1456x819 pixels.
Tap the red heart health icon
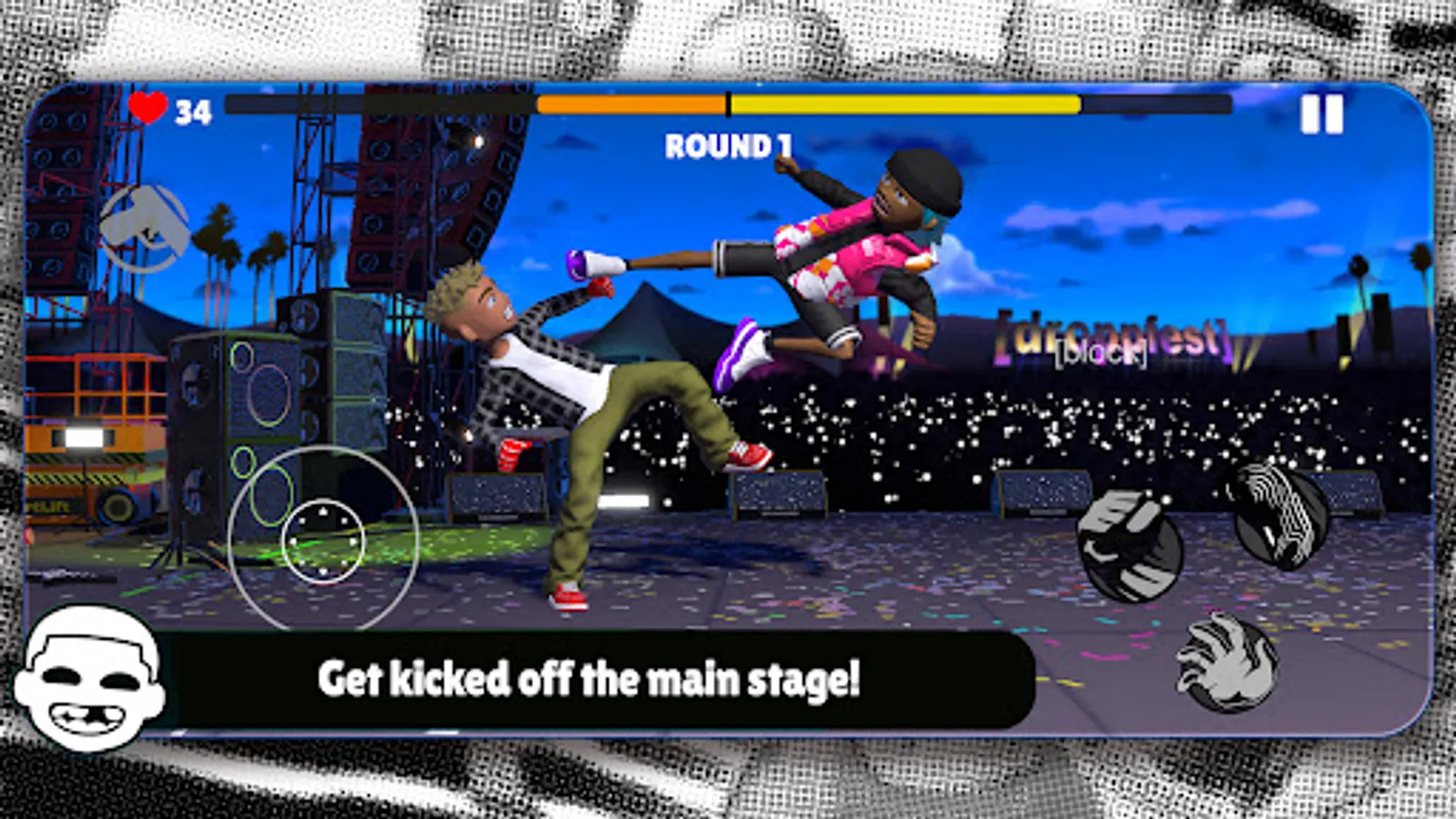[x=149, y=109]
